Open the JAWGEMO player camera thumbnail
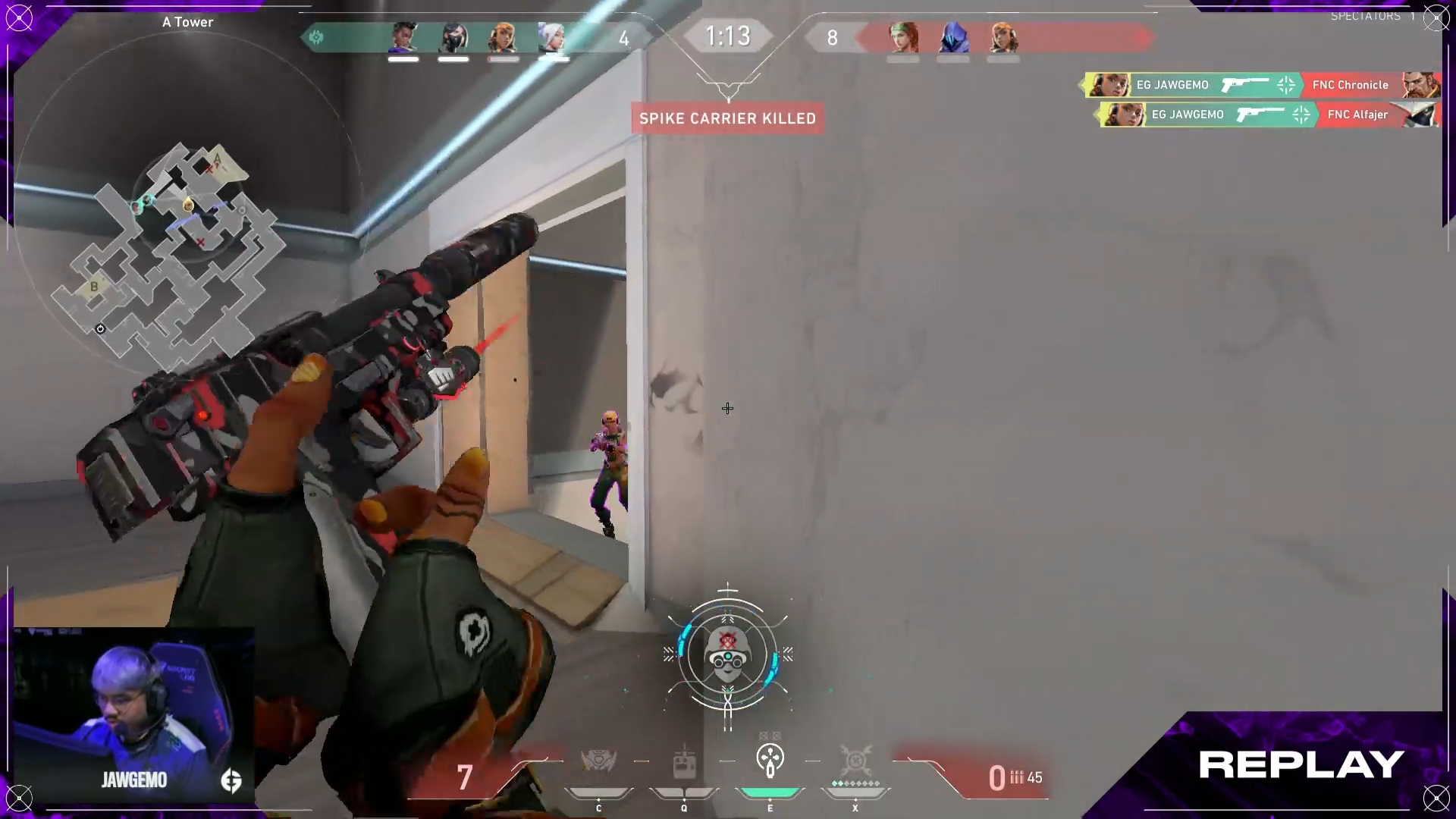1456x819 pixels. (134, 715)
